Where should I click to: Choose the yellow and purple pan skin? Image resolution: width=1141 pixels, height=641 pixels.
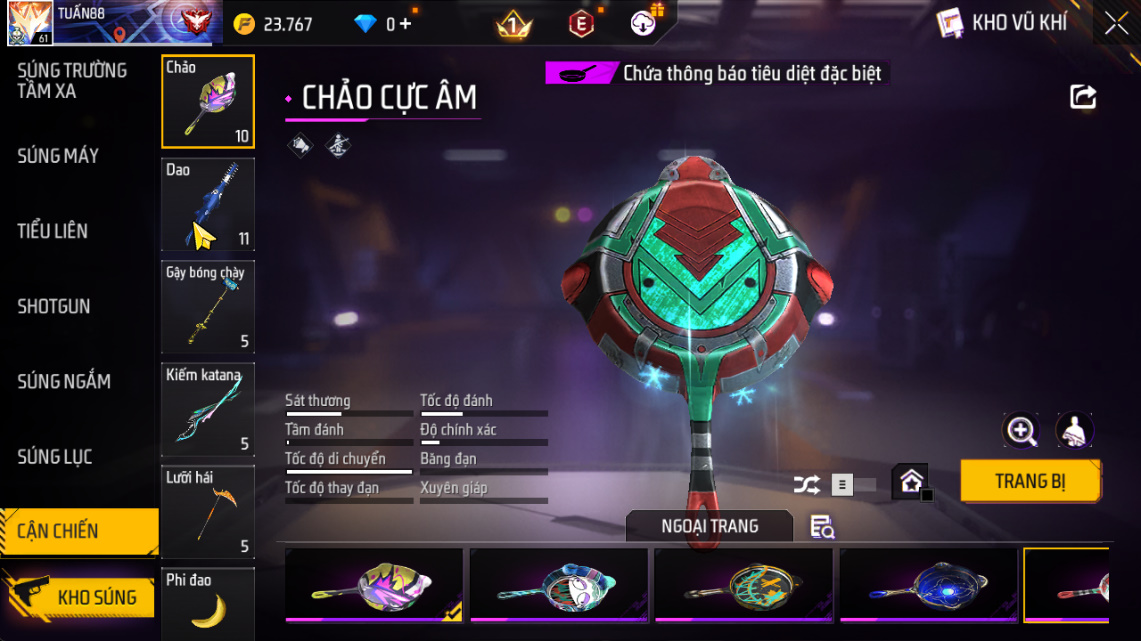click(x=374, y=585)
